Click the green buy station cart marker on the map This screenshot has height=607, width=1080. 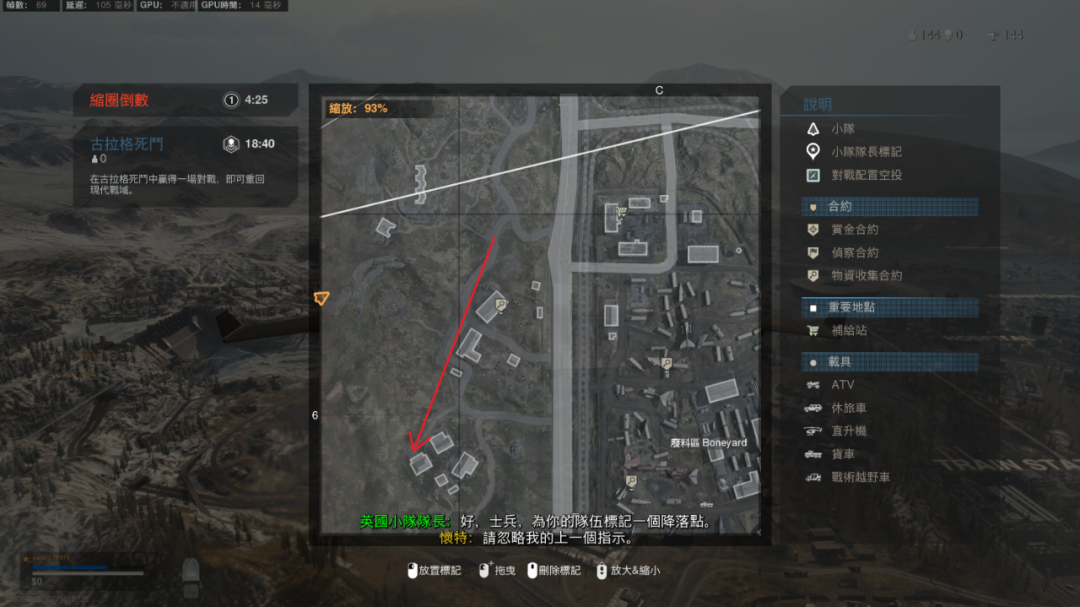pyautogui.click(x=621, y=211)
